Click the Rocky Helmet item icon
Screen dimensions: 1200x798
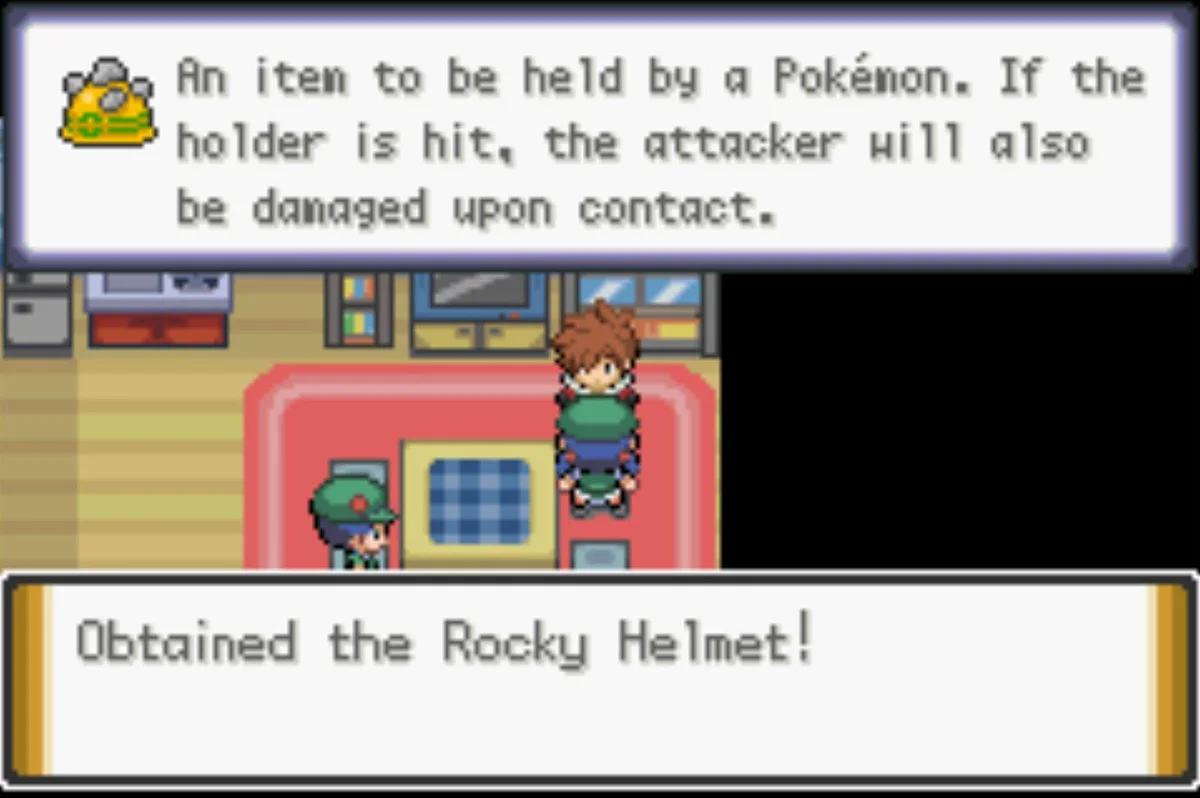pyautogui.click(x=108, y=103)
